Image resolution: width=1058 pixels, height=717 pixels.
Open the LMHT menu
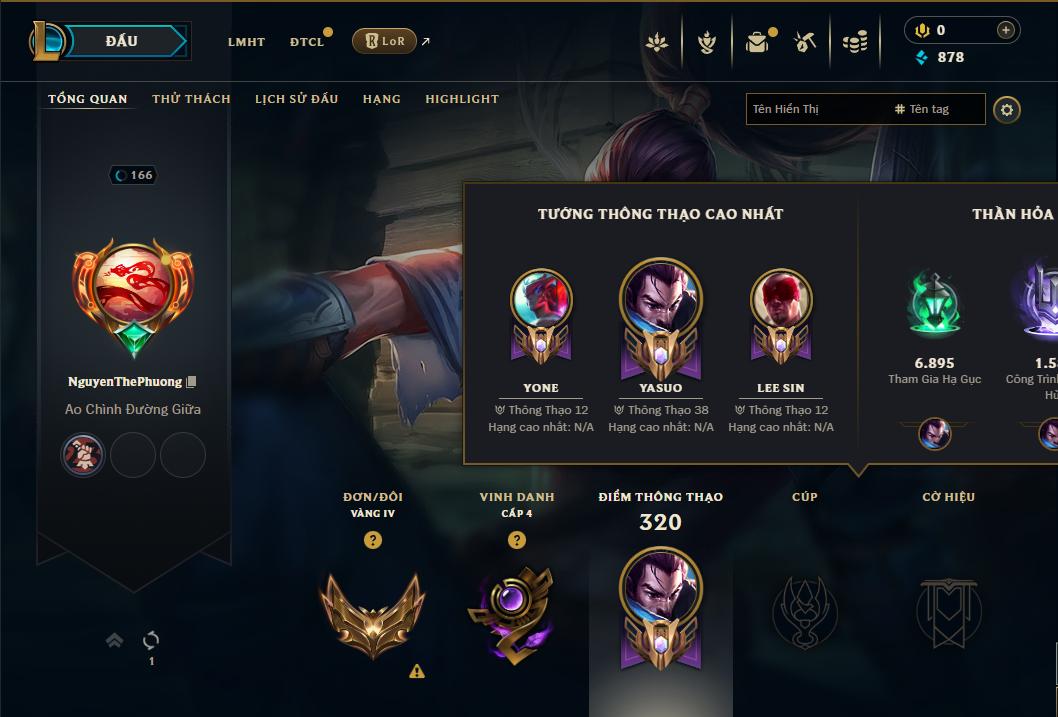246,42
